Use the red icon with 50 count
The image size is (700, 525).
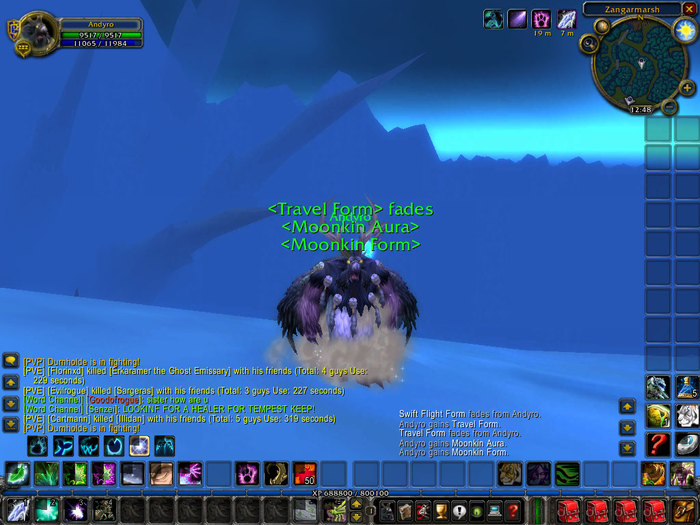[305, 473]
